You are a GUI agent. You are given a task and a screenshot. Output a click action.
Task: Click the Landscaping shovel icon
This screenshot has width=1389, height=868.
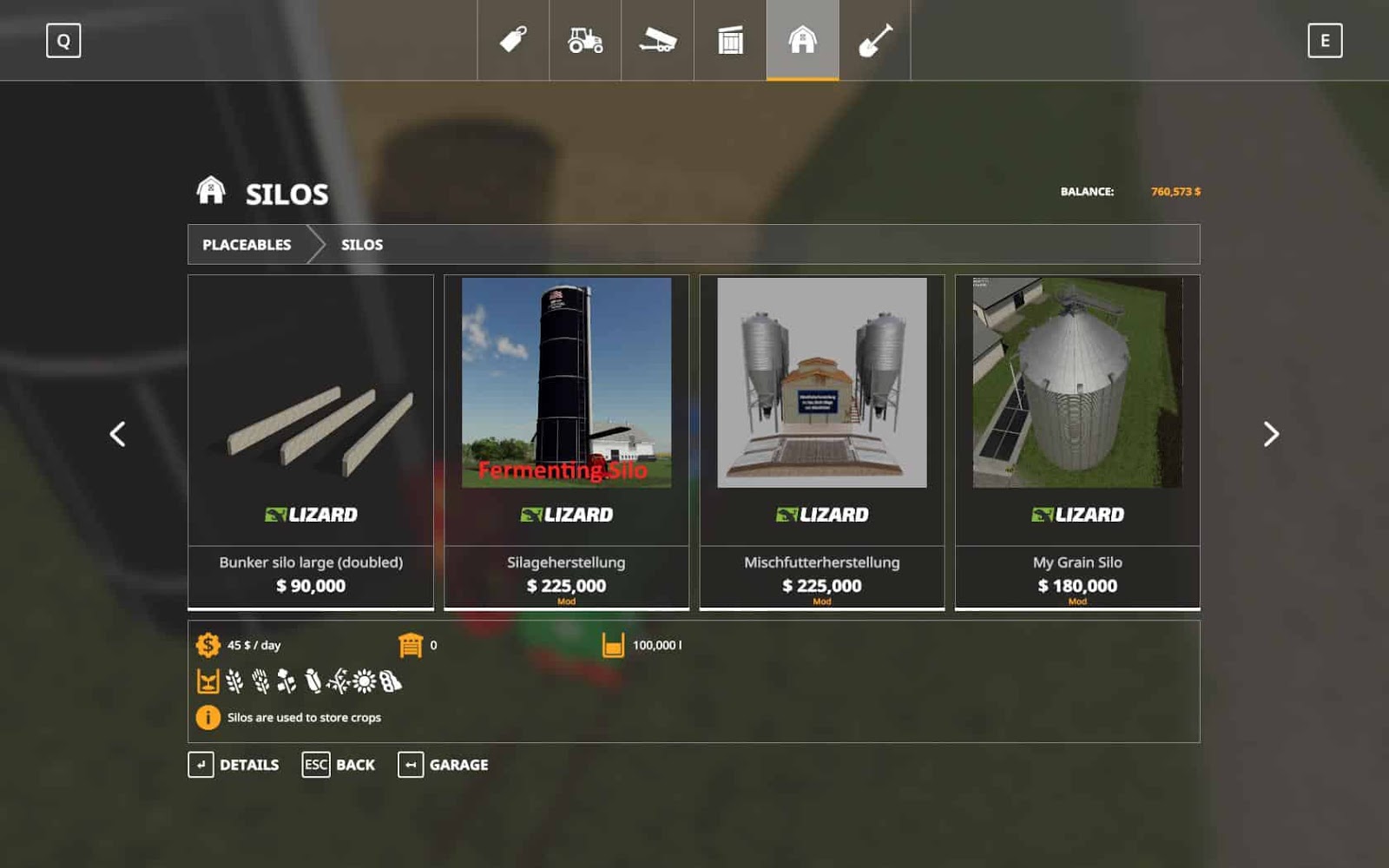(875, 39)
